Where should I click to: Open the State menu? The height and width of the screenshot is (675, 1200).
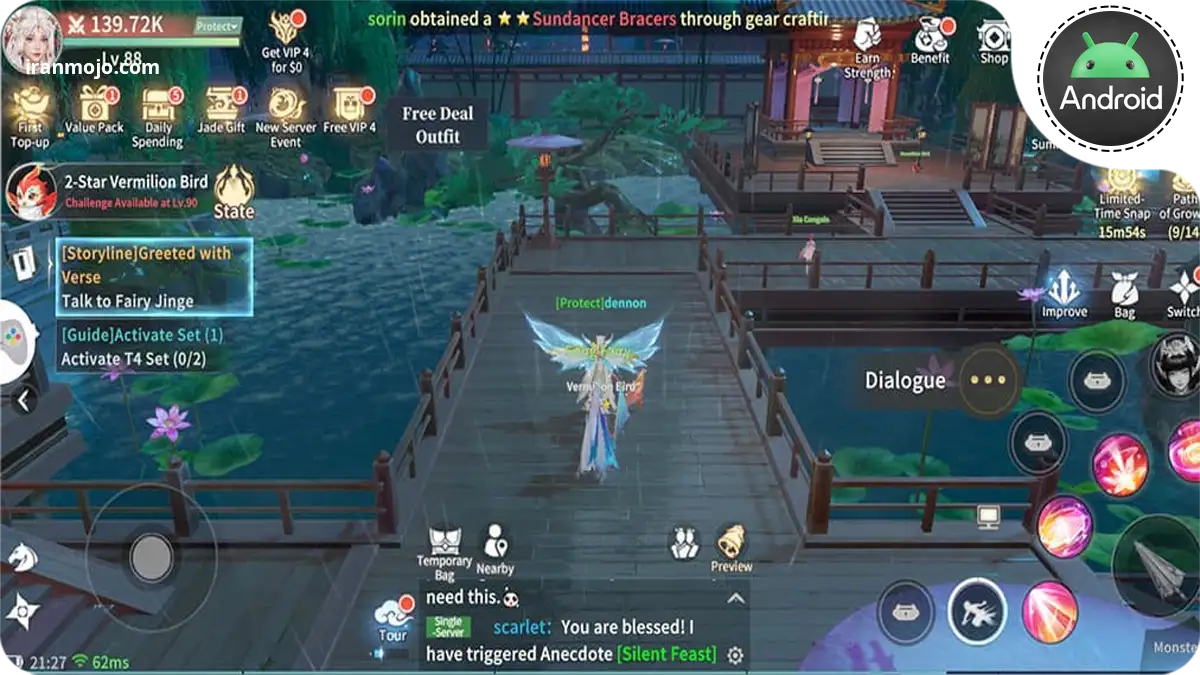pyautogui.click(x=234, y=190)
